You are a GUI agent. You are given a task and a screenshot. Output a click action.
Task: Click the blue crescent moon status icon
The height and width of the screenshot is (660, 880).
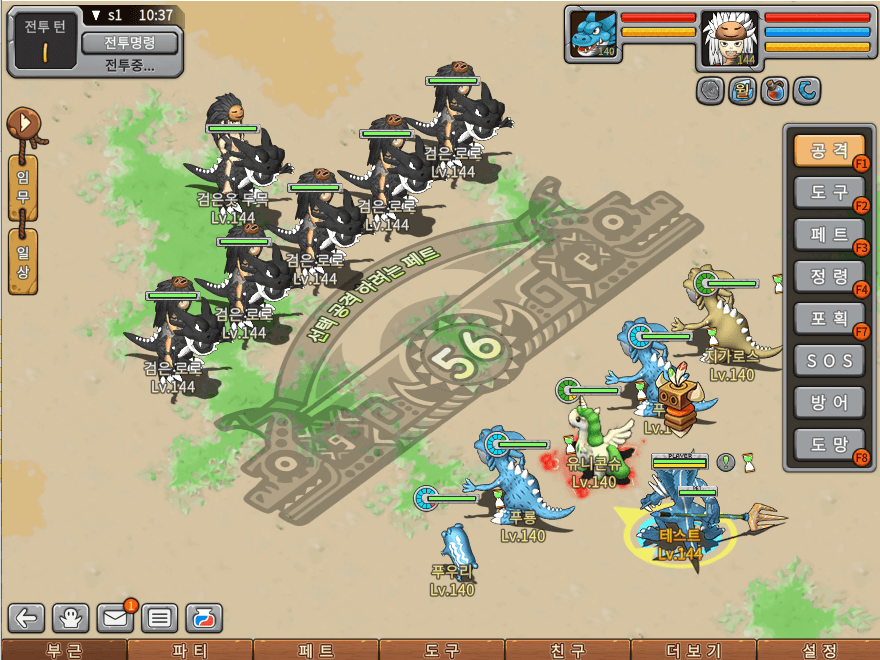tap(806, 91)
